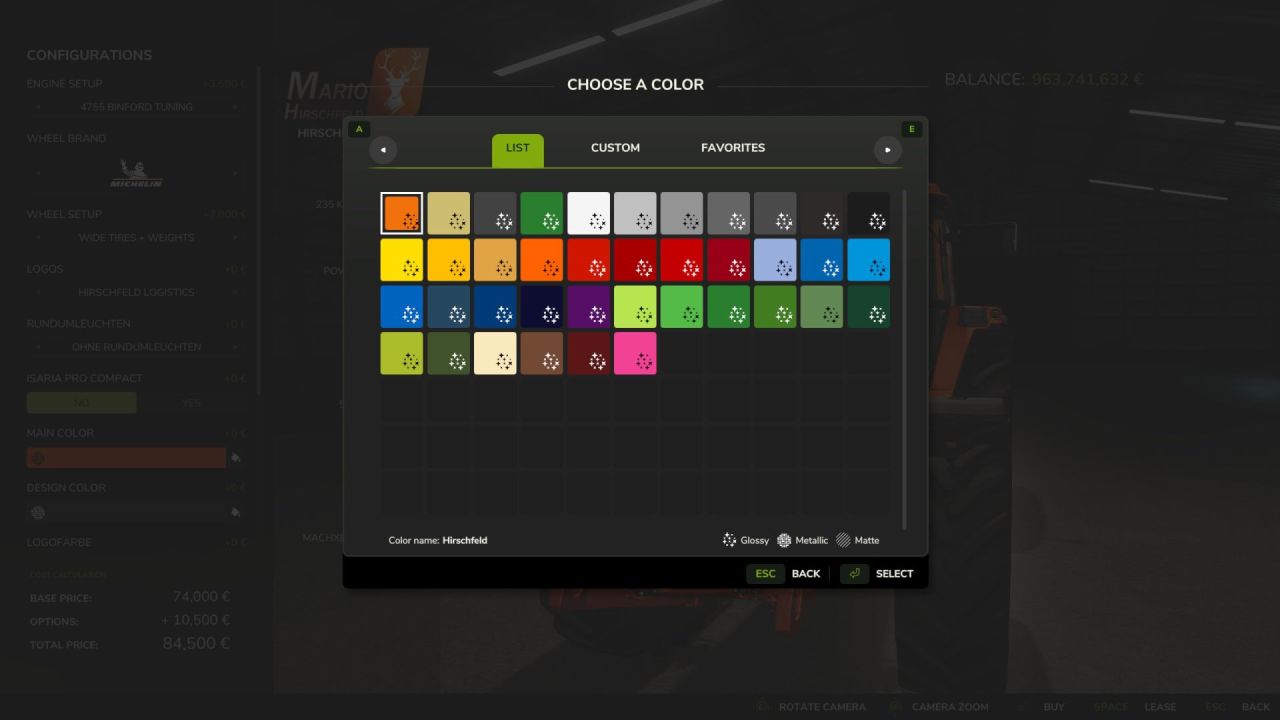
Task: Open the FAVORITES tab
Action: 732,147
